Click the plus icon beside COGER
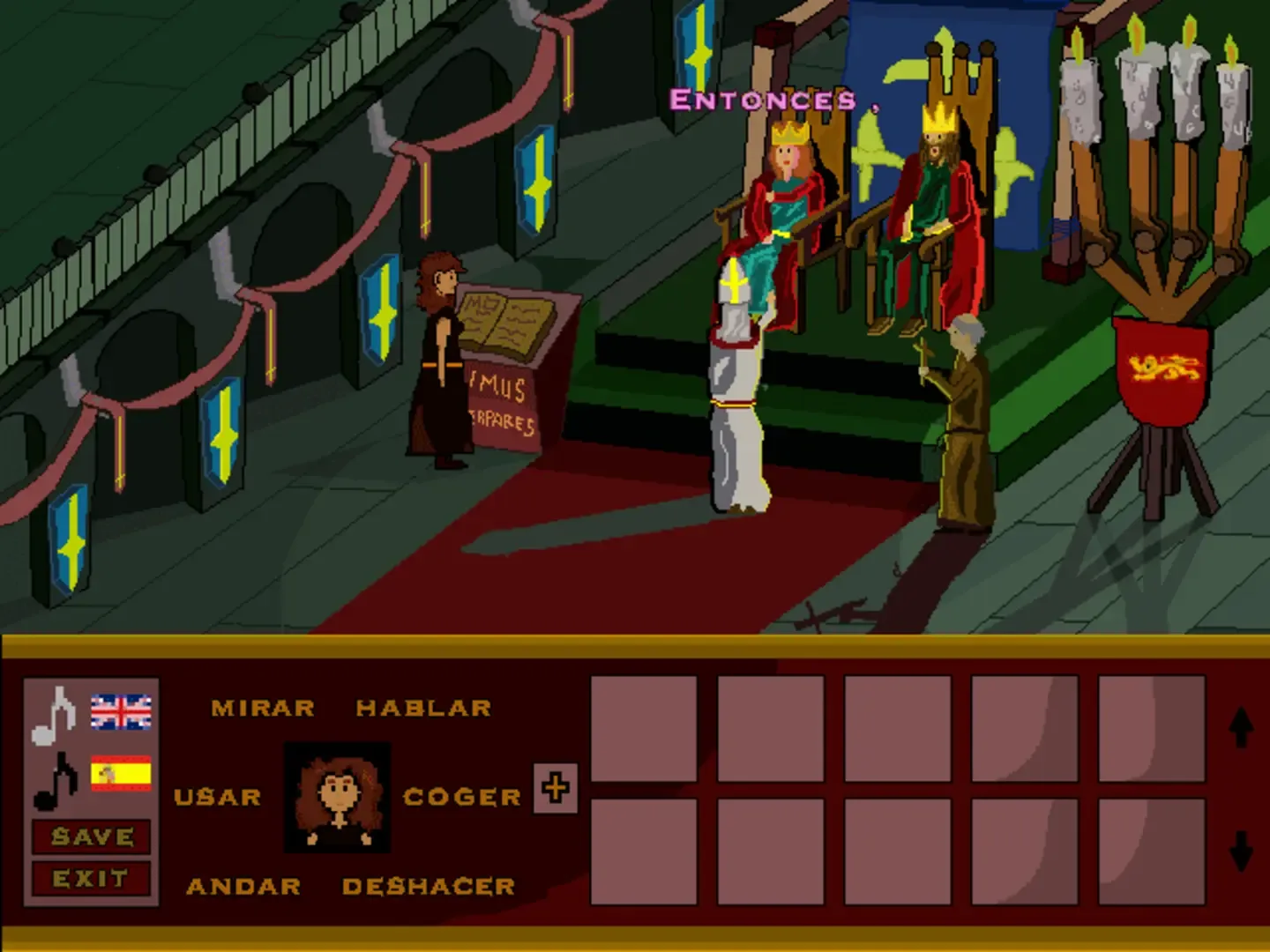 555,789
